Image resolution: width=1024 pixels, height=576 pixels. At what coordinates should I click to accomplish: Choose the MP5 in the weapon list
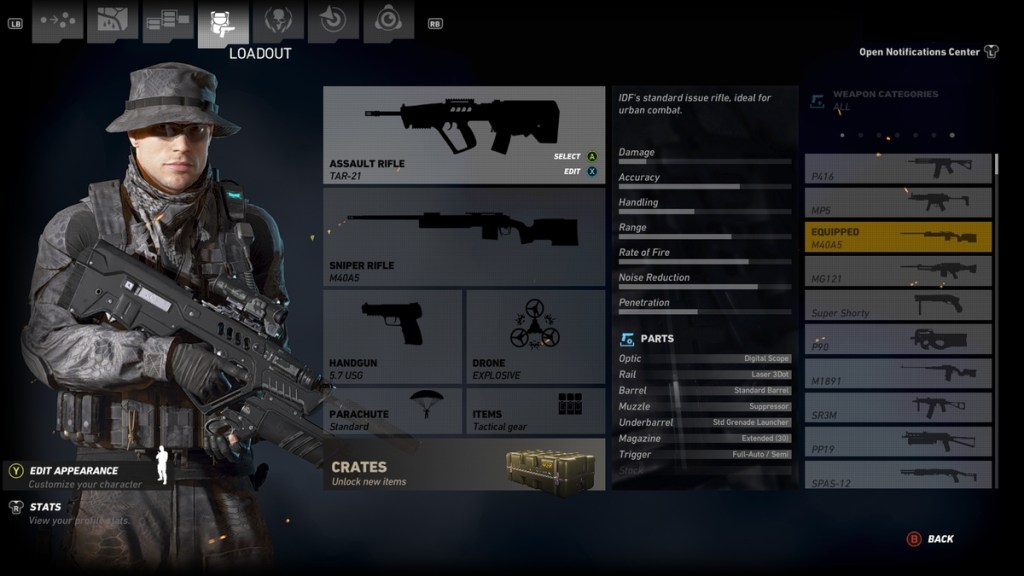coord(898,202)
